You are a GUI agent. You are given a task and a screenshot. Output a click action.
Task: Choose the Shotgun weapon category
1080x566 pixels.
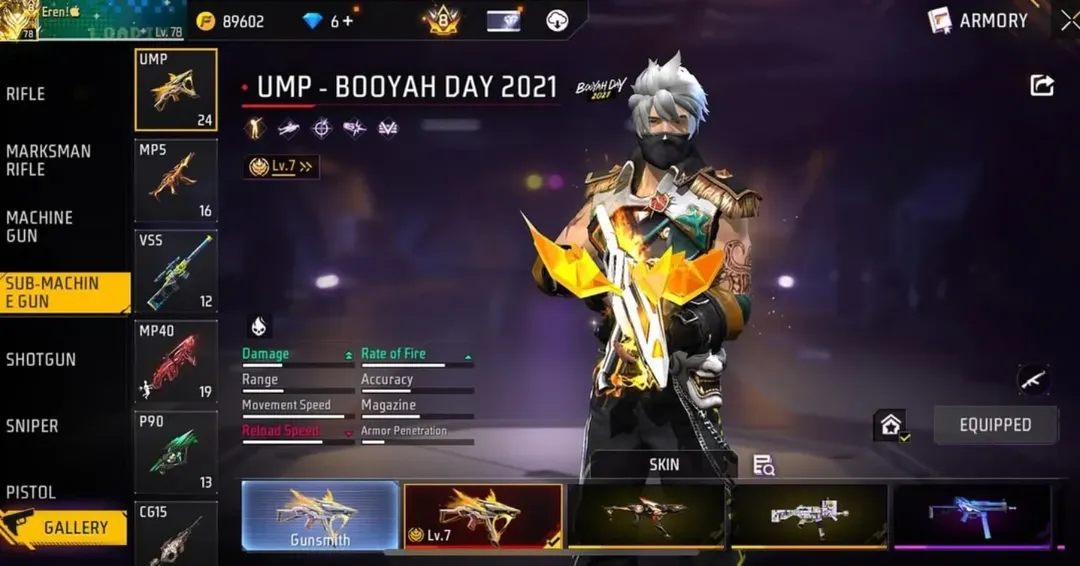click(41, 360)
